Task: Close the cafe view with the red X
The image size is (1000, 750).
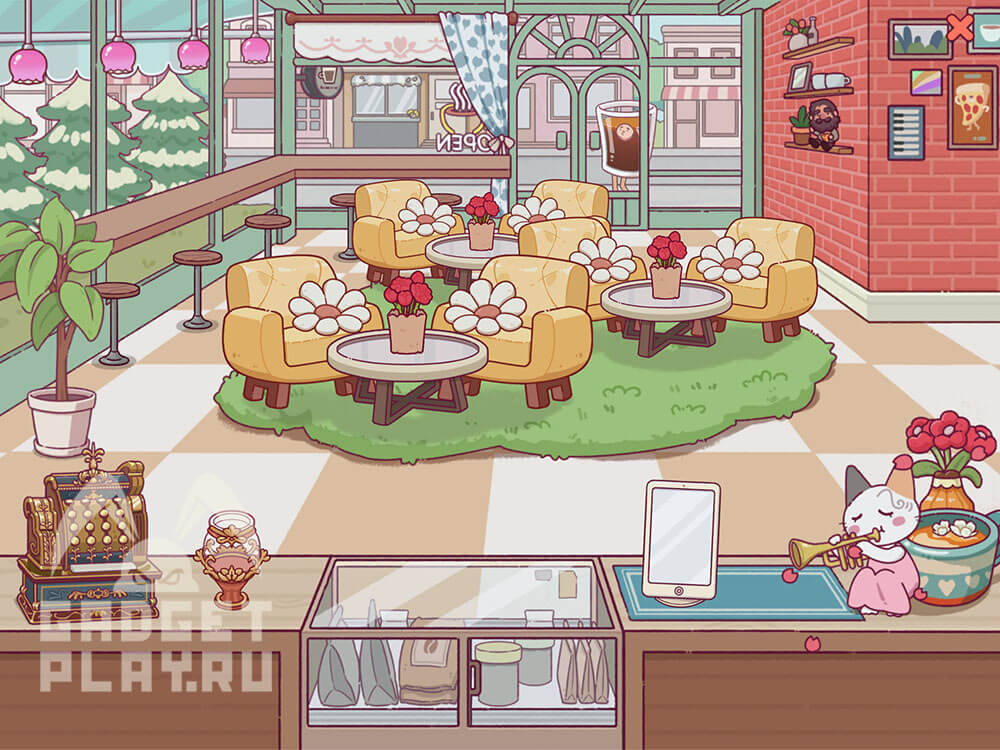Action: [959, 28]
